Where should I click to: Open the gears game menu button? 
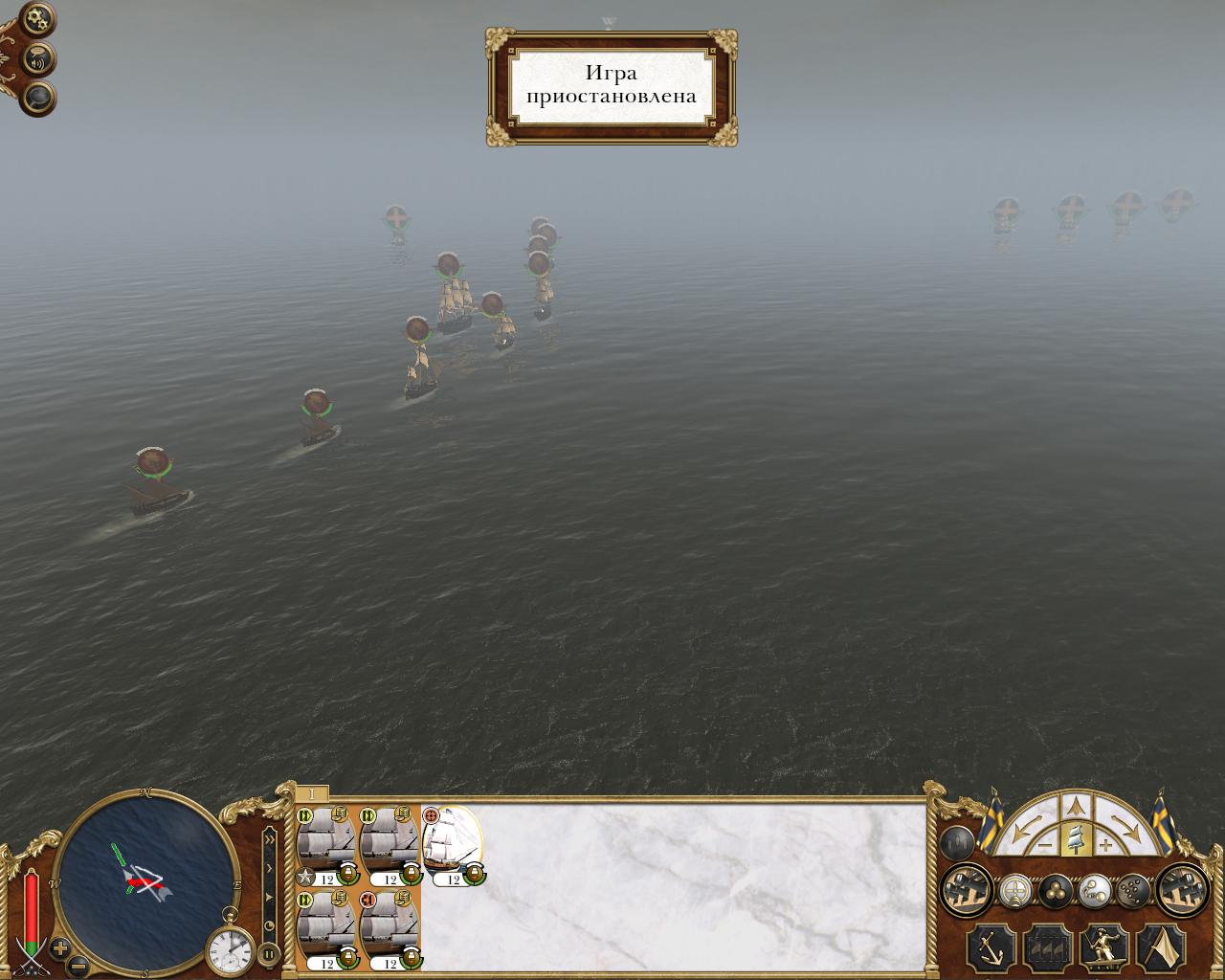click(x=37, y=19)
